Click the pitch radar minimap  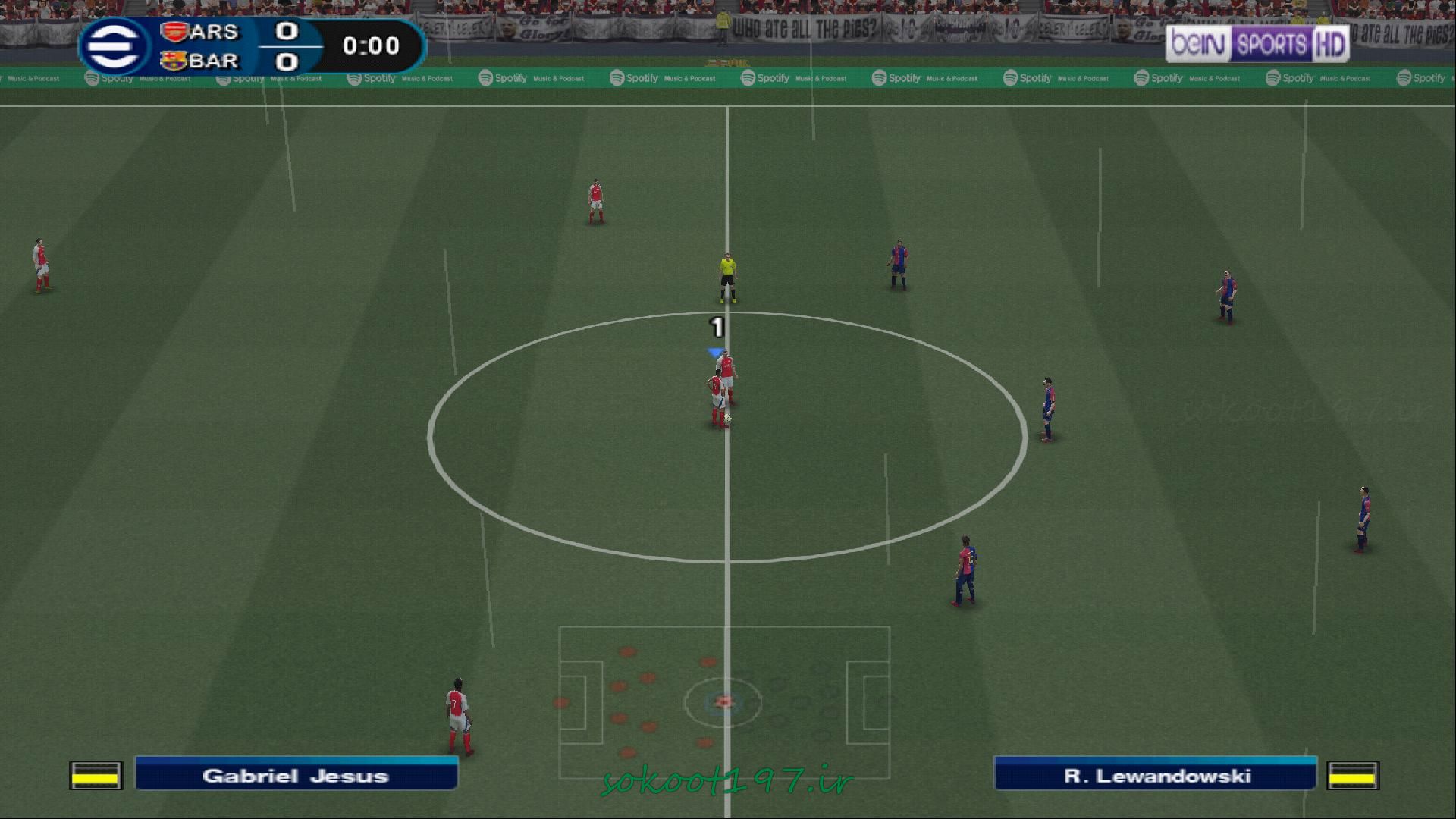click(724, 702)
